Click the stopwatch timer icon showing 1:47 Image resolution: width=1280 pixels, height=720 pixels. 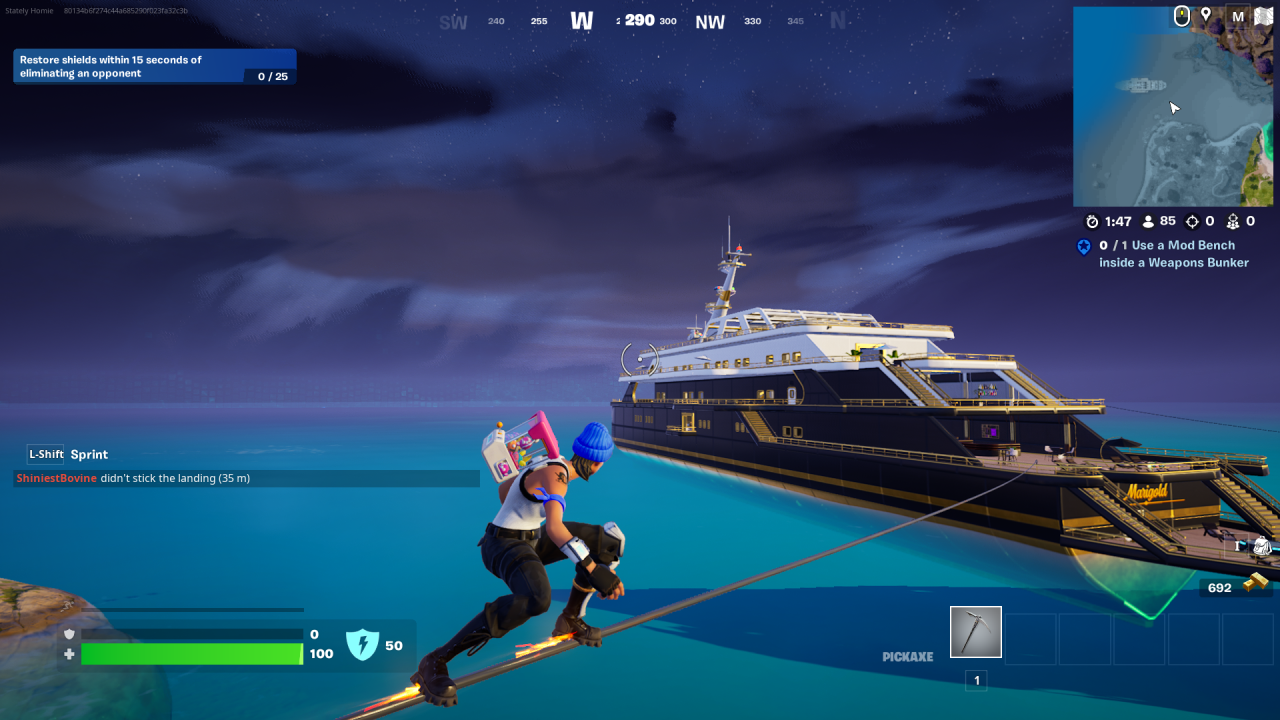click(x=1092, y=221)
